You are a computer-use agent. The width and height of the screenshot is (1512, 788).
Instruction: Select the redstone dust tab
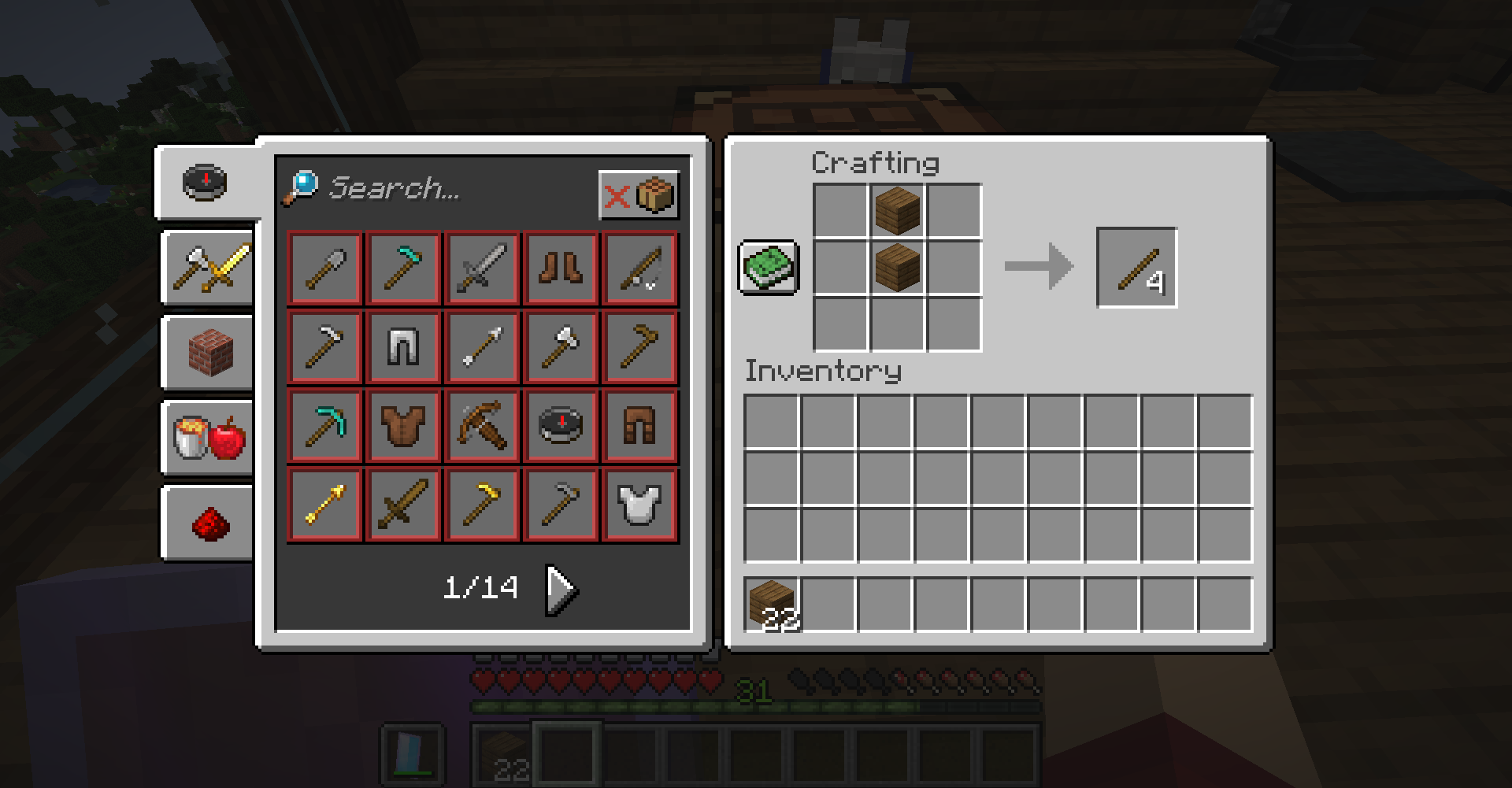pos(209,523)
